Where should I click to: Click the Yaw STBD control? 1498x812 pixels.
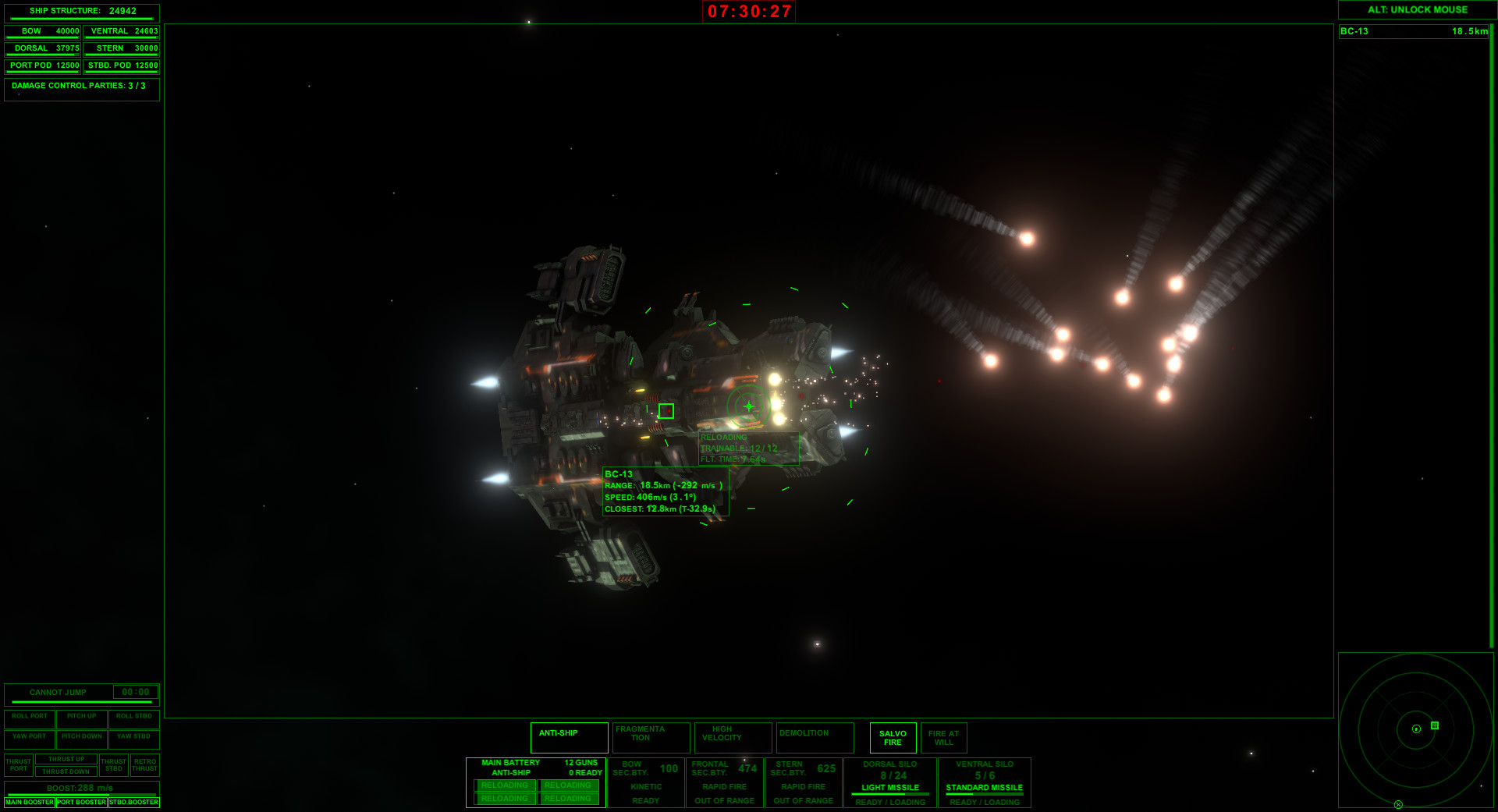click(x=133, y=736)
